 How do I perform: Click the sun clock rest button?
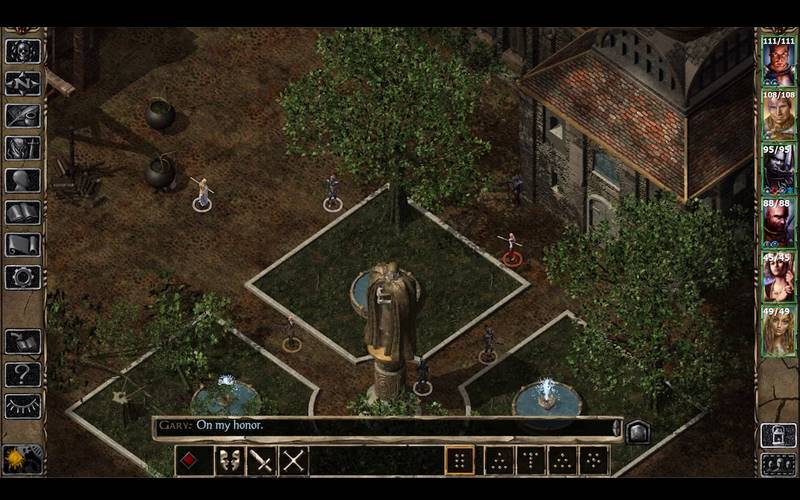(x=21, y=459)
